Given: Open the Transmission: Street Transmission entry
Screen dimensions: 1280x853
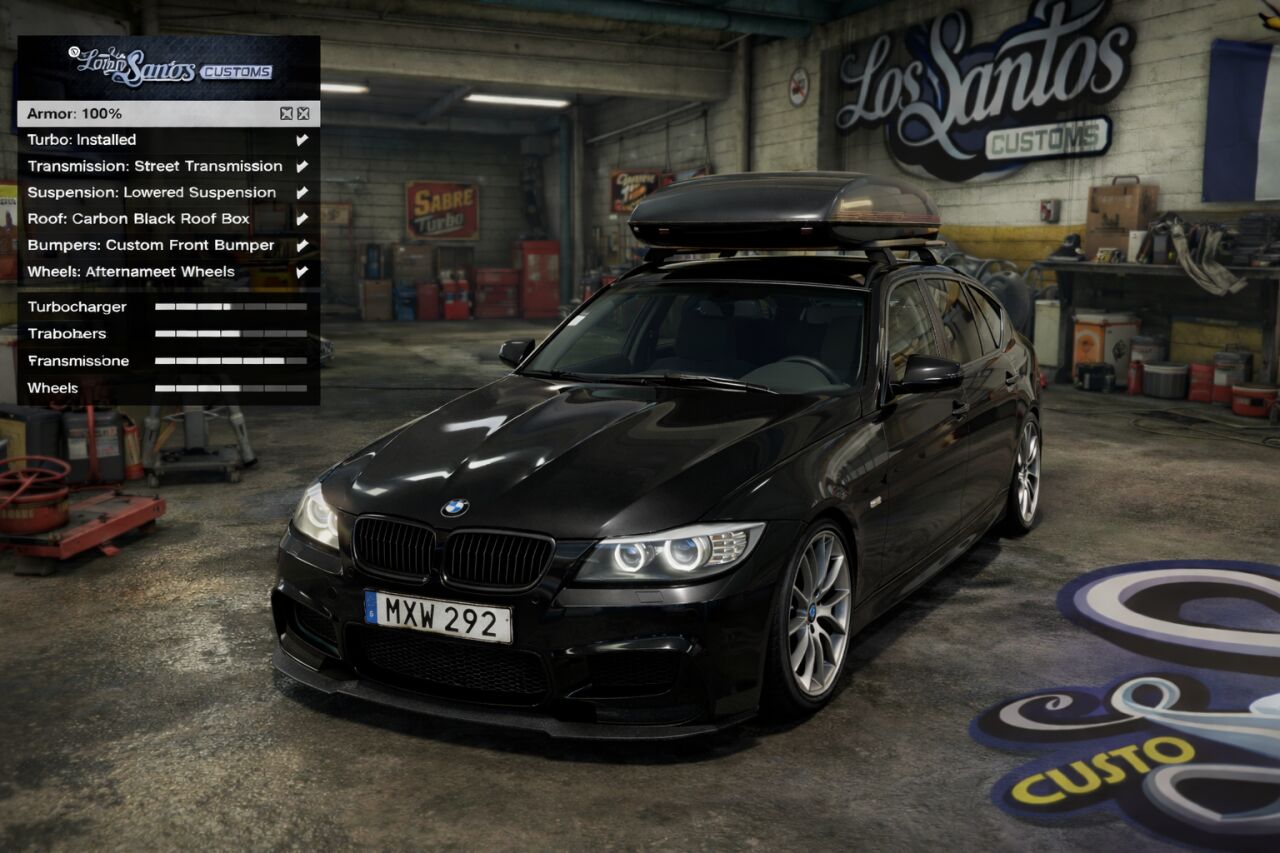Looking at the screenshot, I should (x=155, y=166).
